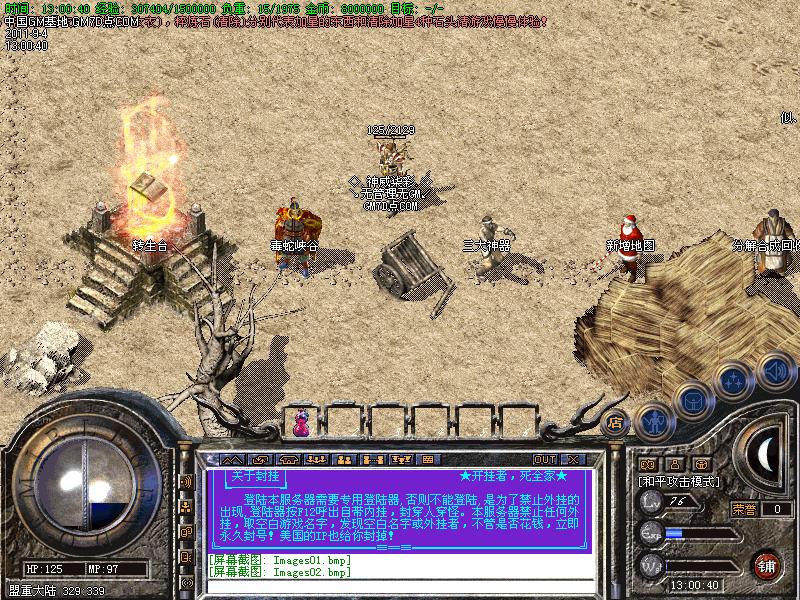800x600 pixels.
Task: Select the red potion in the belt slot
Action: coord(301,426)
